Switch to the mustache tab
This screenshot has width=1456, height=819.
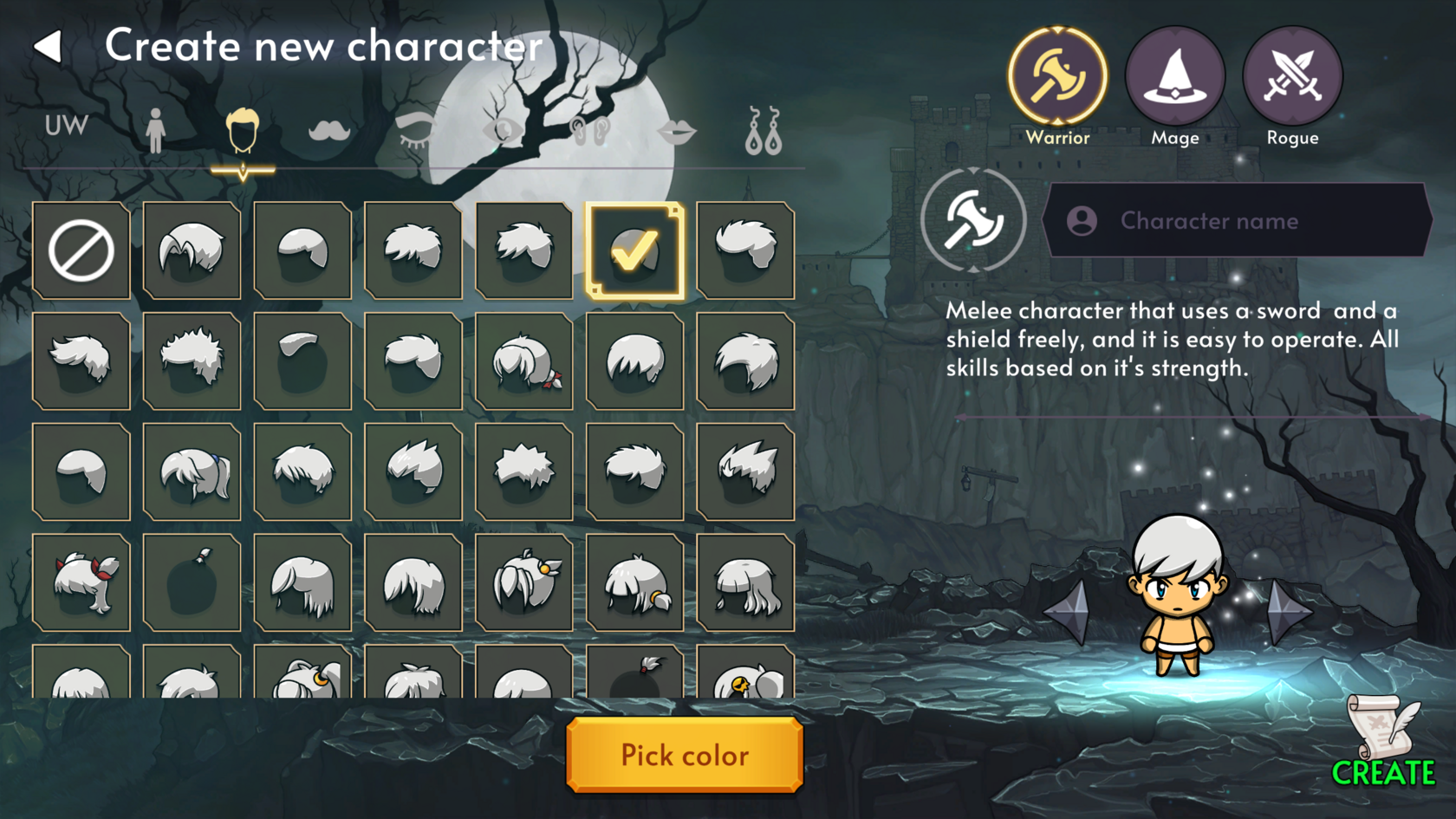329,131
